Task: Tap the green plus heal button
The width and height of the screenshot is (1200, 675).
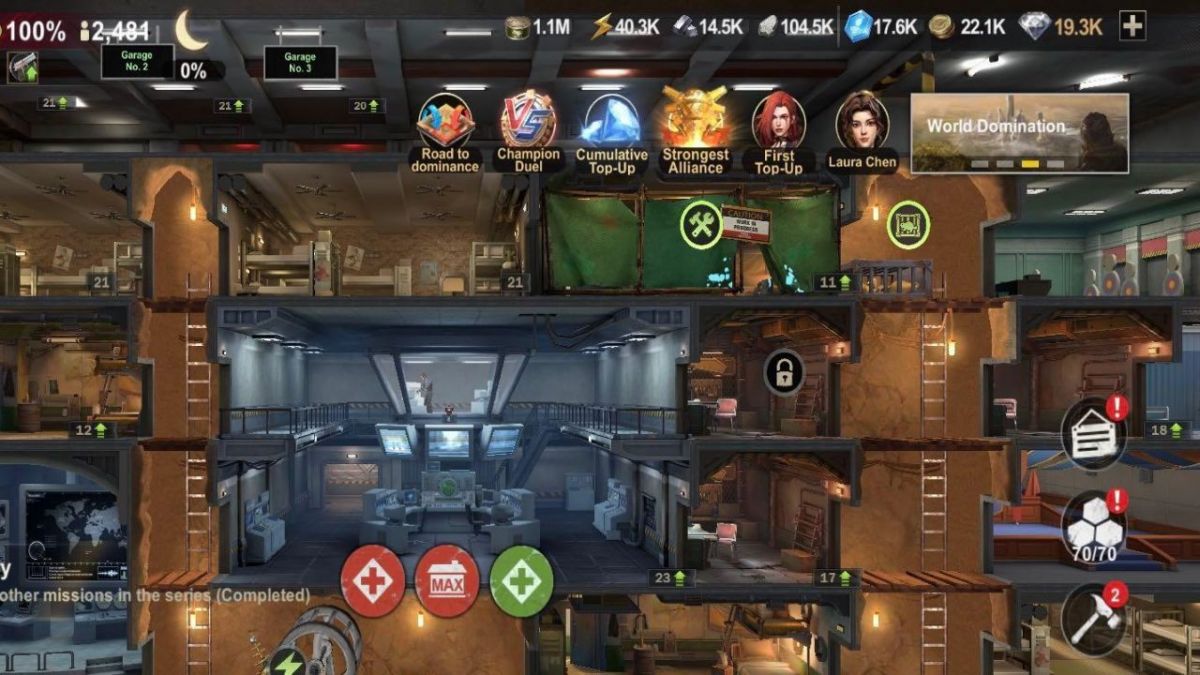Action: click(x=521, y=581)
